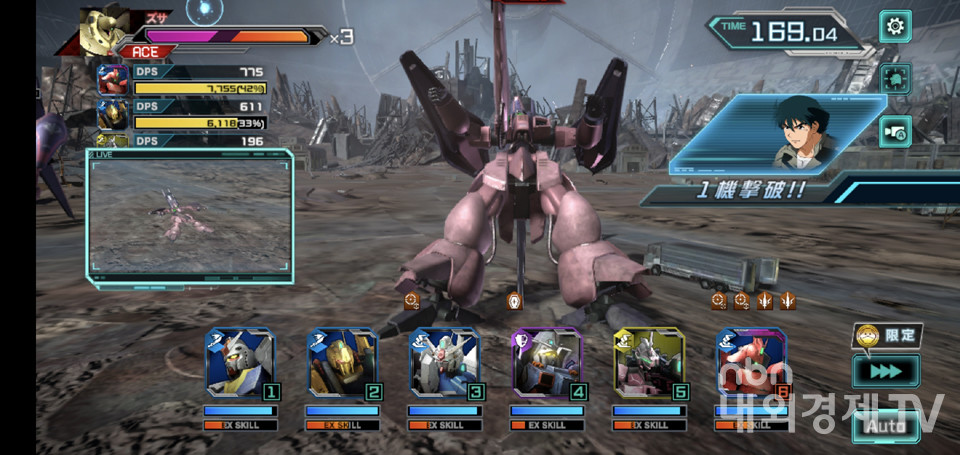The width and height of the screenshot is (960, 455).
Task: Select the red unit DPS portrait
Action: pyautogui.click(x=113, y=80)
